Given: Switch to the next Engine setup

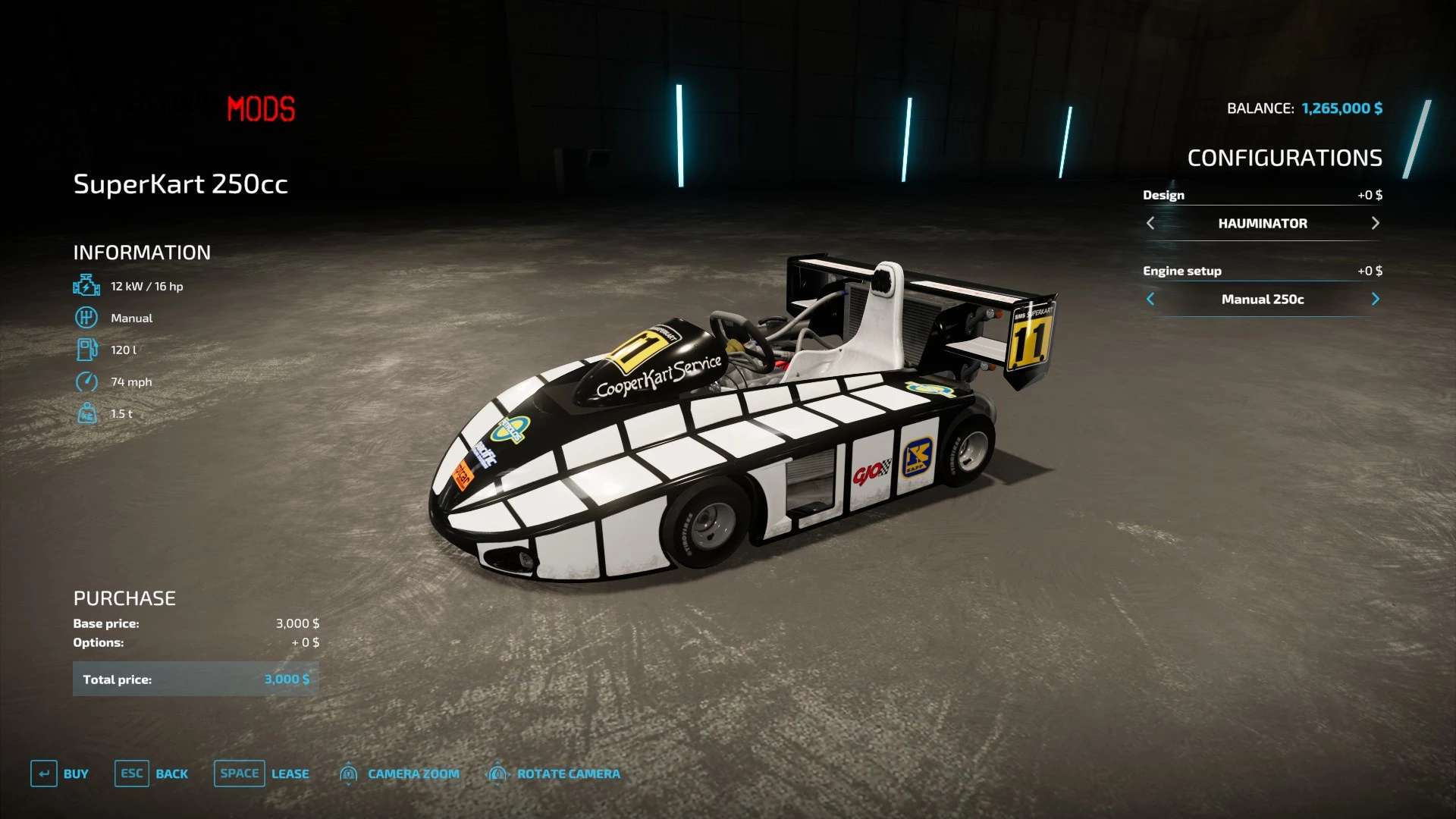Looking at the screenshot, I should pyautogui.click(x=1375, y=299).
